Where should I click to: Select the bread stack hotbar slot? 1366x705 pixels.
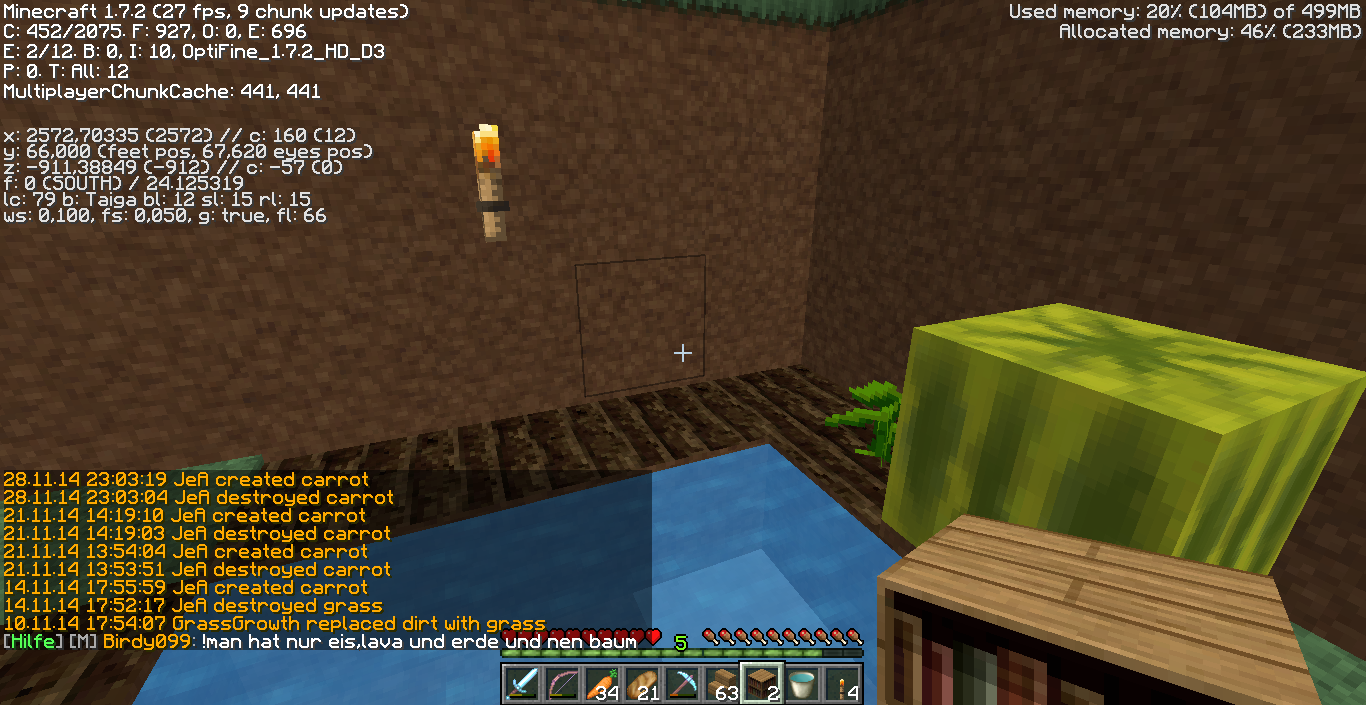coord(643,684)
